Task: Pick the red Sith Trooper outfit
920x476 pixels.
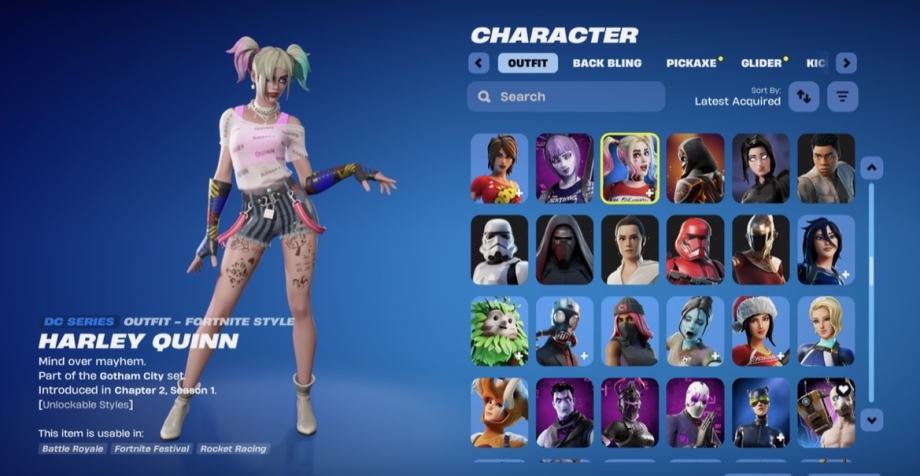Action: [x=695, y=250]
